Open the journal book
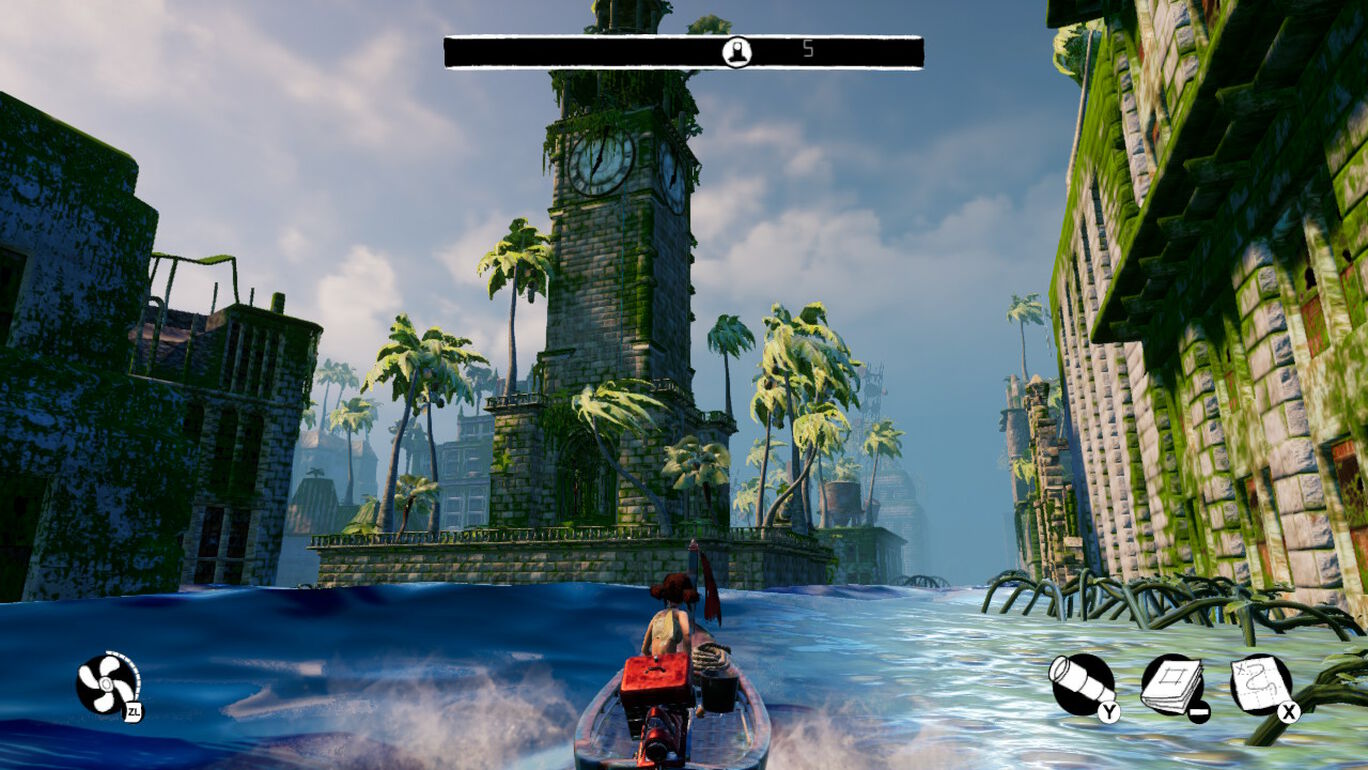The height and width of the screenshot is (770, 1368). click(x=1172, y=685)
